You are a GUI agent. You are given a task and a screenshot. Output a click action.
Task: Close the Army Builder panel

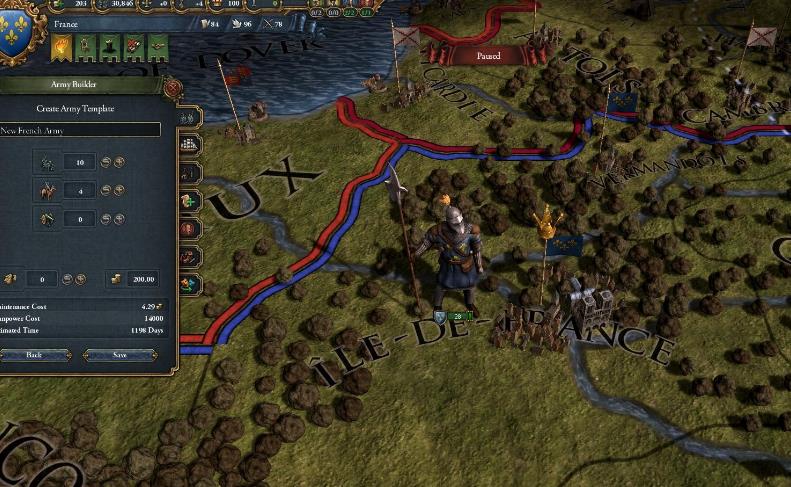(171, 88)
